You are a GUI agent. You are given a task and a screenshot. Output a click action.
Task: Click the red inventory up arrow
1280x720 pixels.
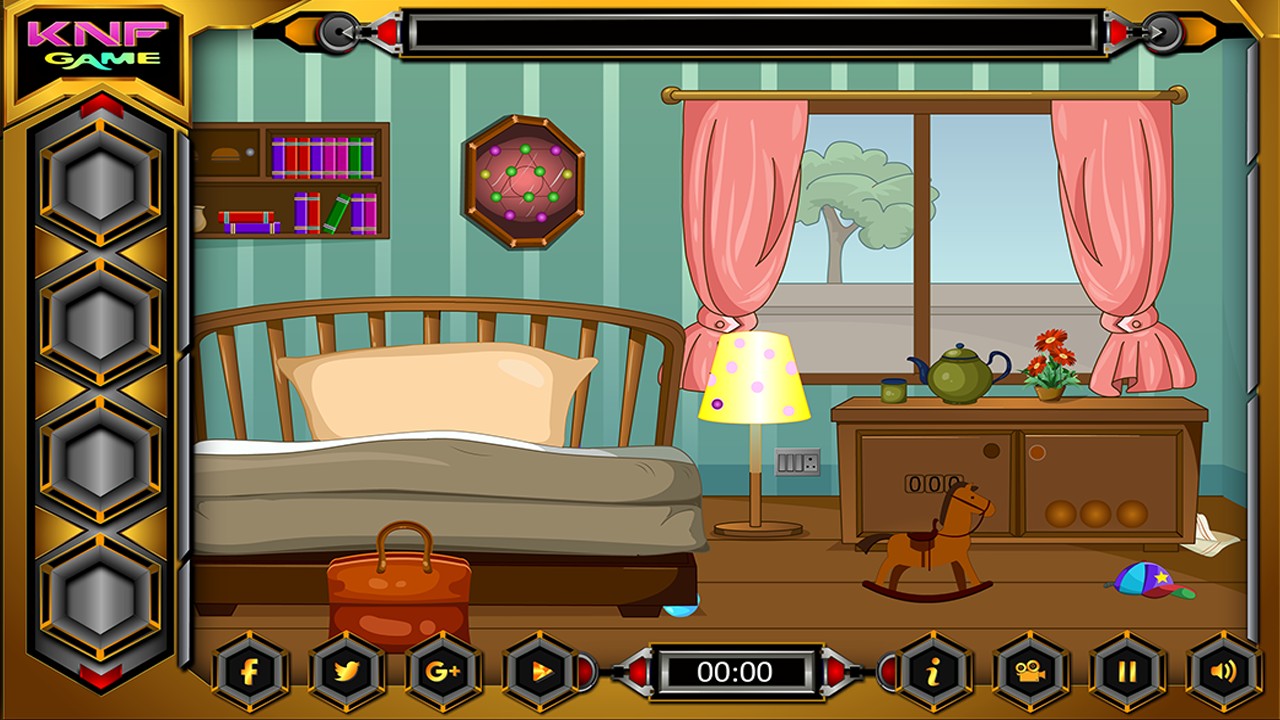click(x=101, y=106)
